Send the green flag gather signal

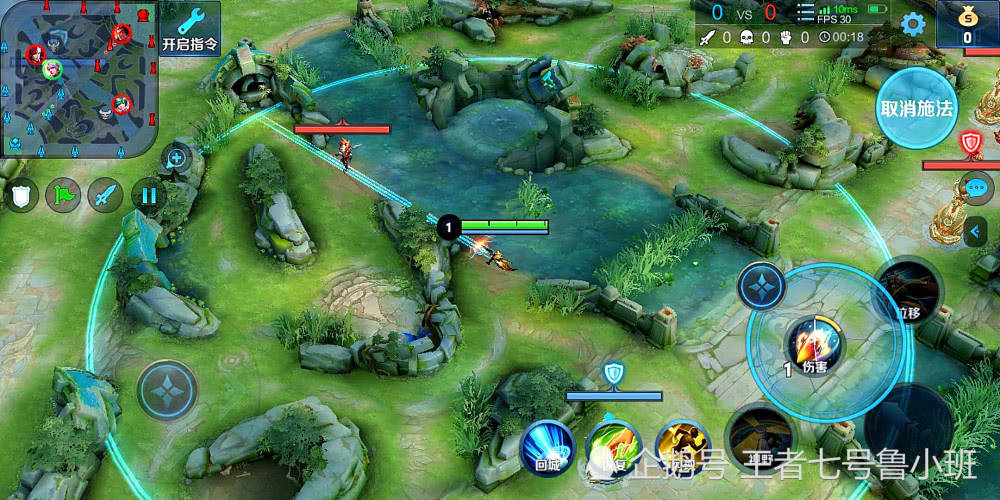click(x=64, y=195)
